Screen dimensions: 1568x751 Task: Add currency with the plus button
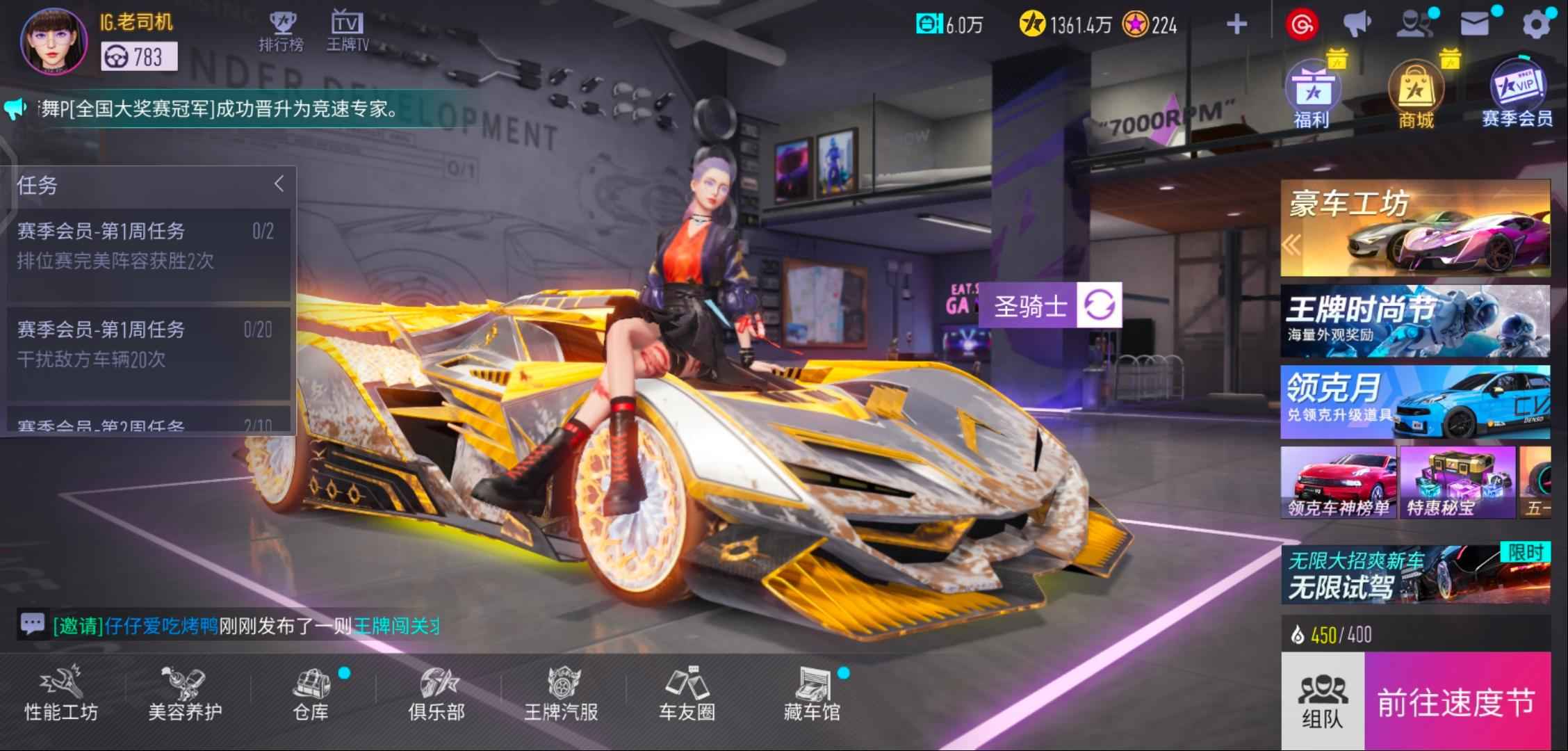(x=1236, y=26)
